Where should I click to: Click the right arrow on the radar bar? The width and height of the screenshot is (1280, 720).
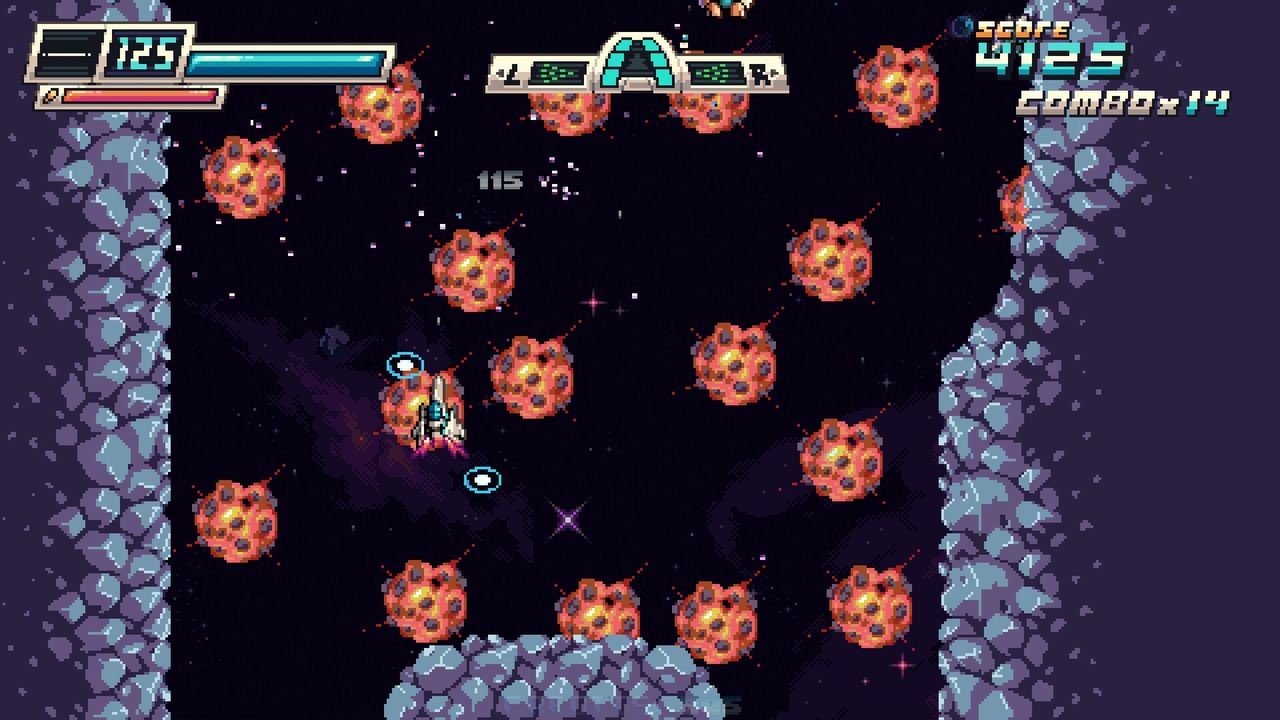(x=773, y=72)
